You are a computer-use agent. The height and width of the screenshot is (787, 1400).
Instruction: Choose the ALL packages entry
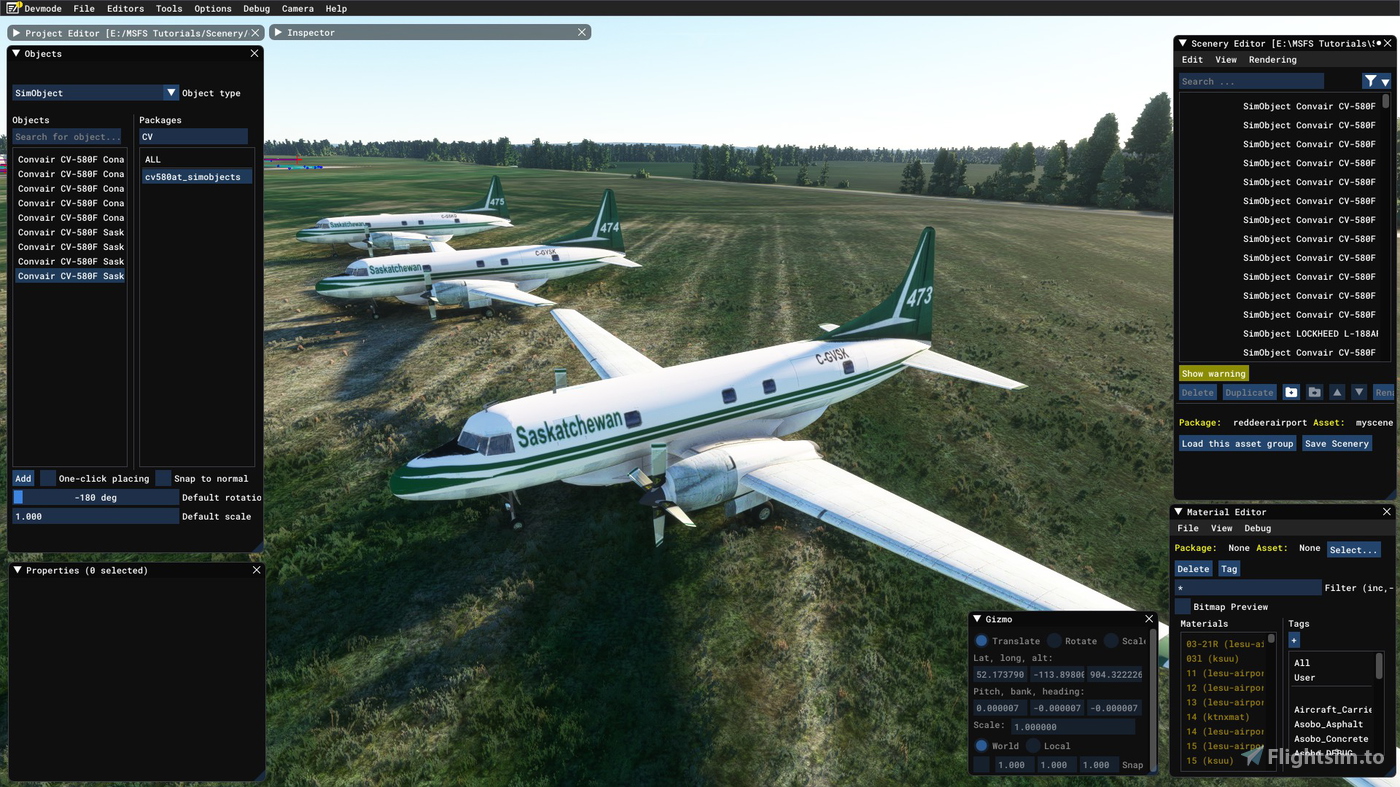coord(153,160)
